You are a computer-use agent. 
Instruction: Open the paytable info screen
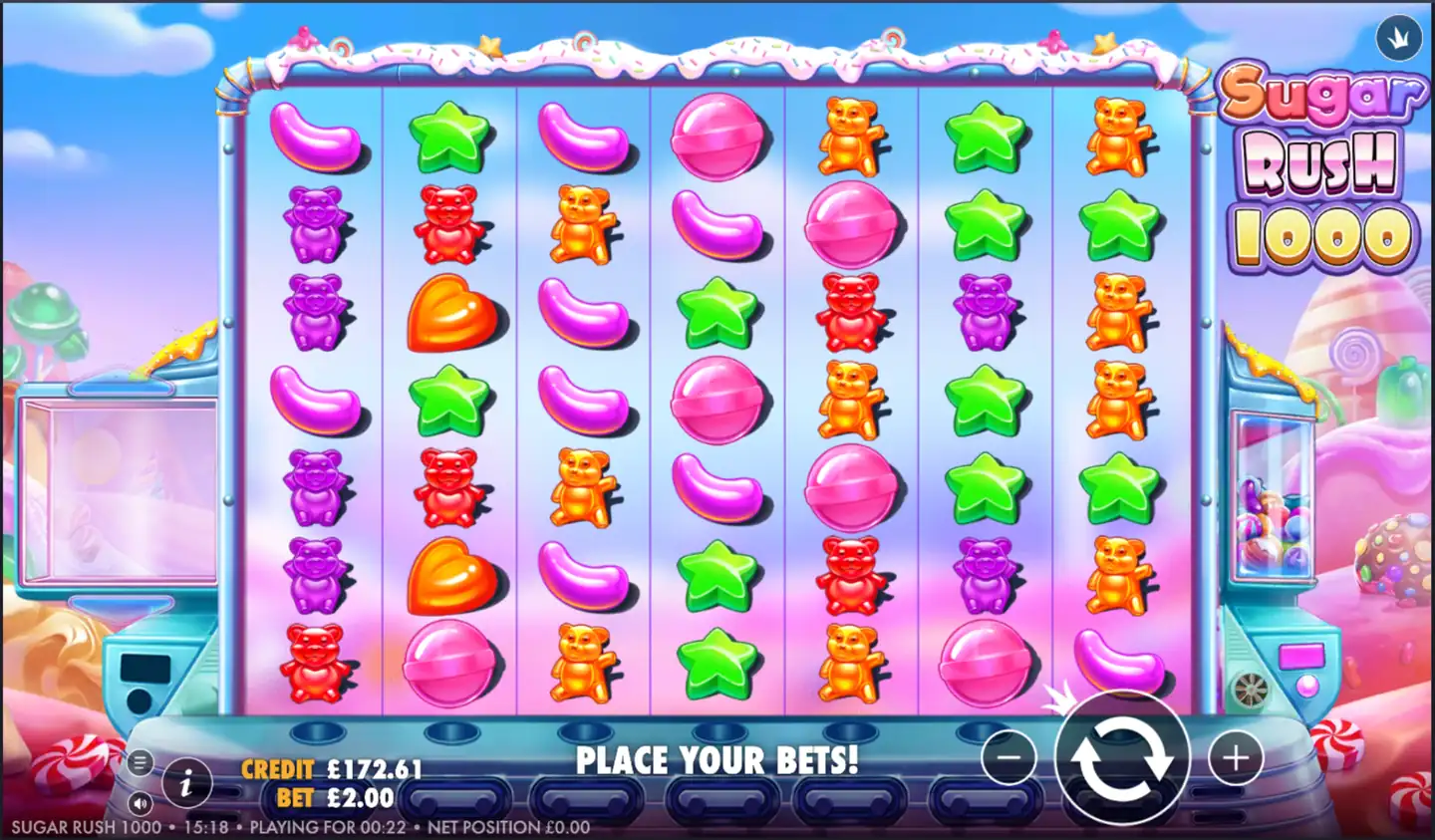click(x=186, y=784)
